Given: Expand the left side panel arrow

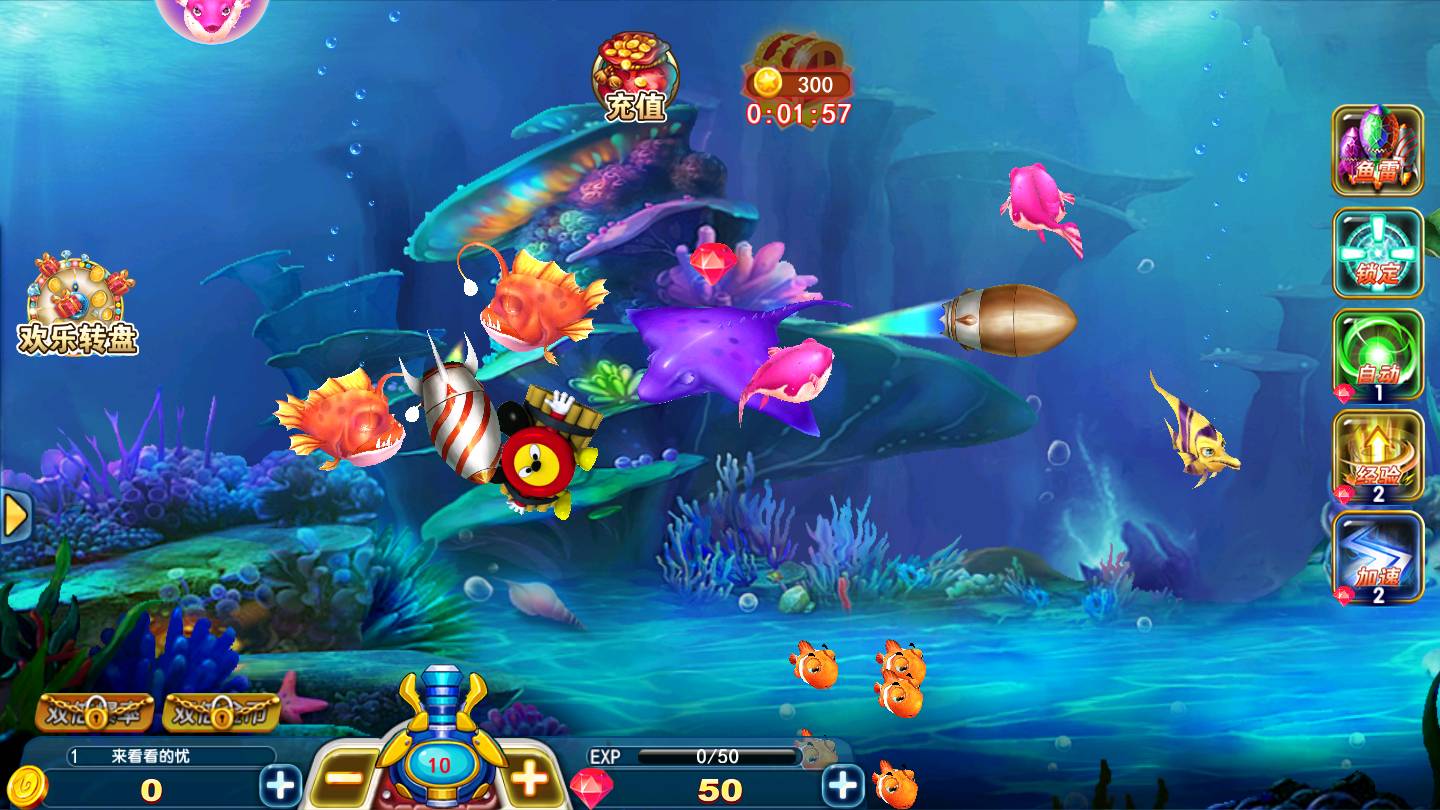Looking at the screenshot, I should click(15, 515).
